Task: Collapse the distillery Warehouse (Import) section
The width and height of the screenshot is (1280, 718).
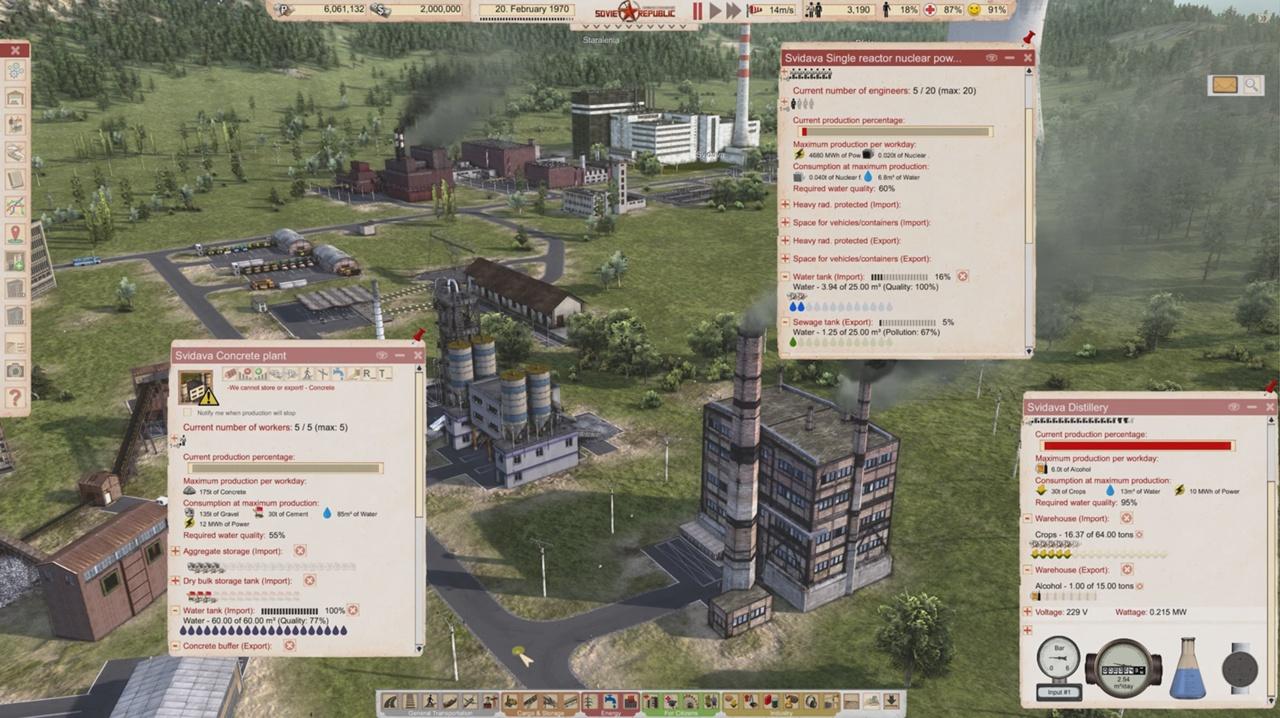Action: (1028, 519)
